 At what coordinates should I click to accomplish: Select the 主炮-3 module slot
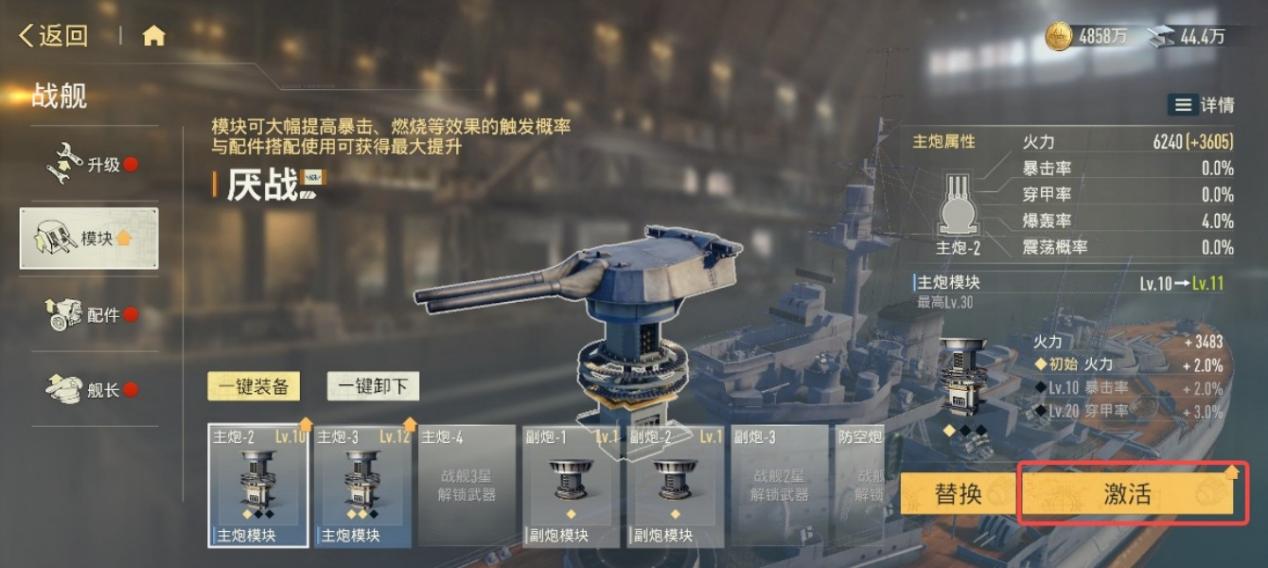[x=362, y=486]
